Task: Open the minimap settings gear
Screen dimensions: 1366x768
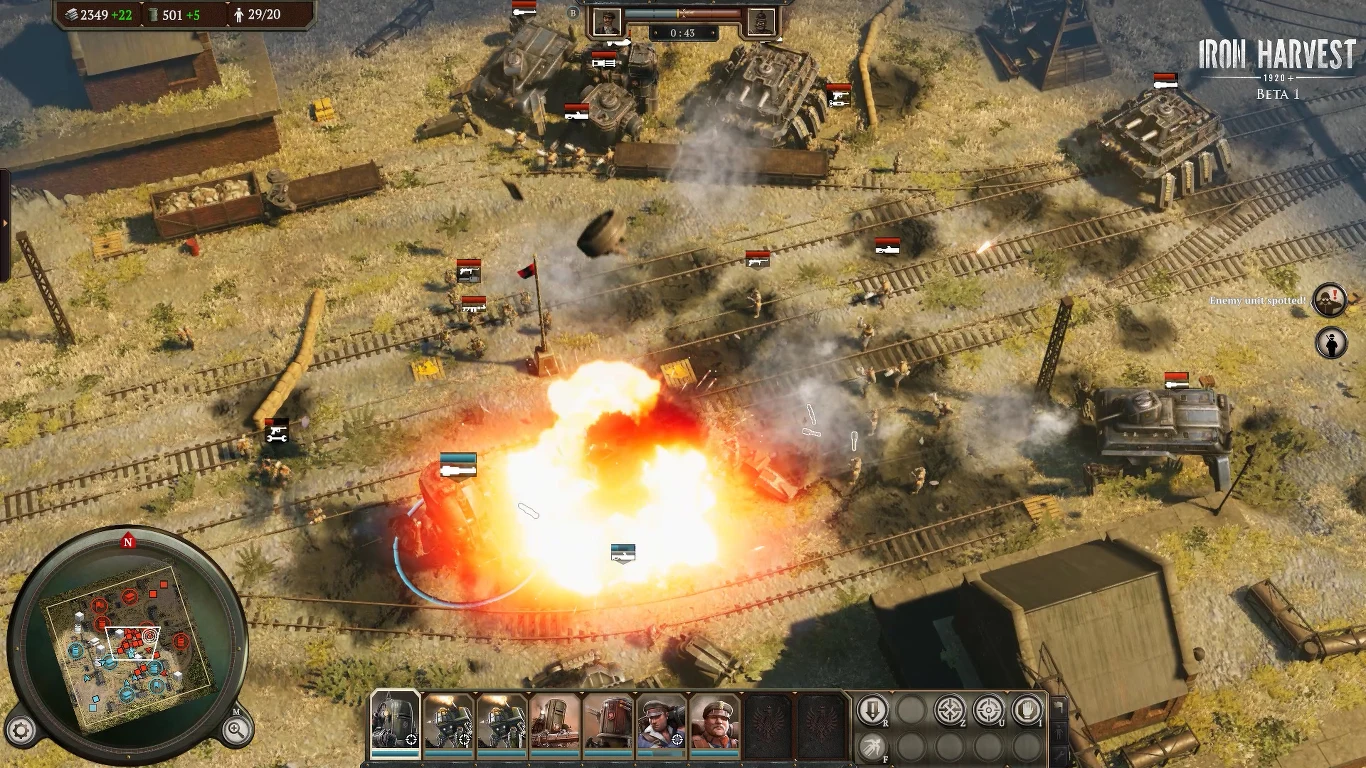Action: pyautogui.click(x=21, y=728)
